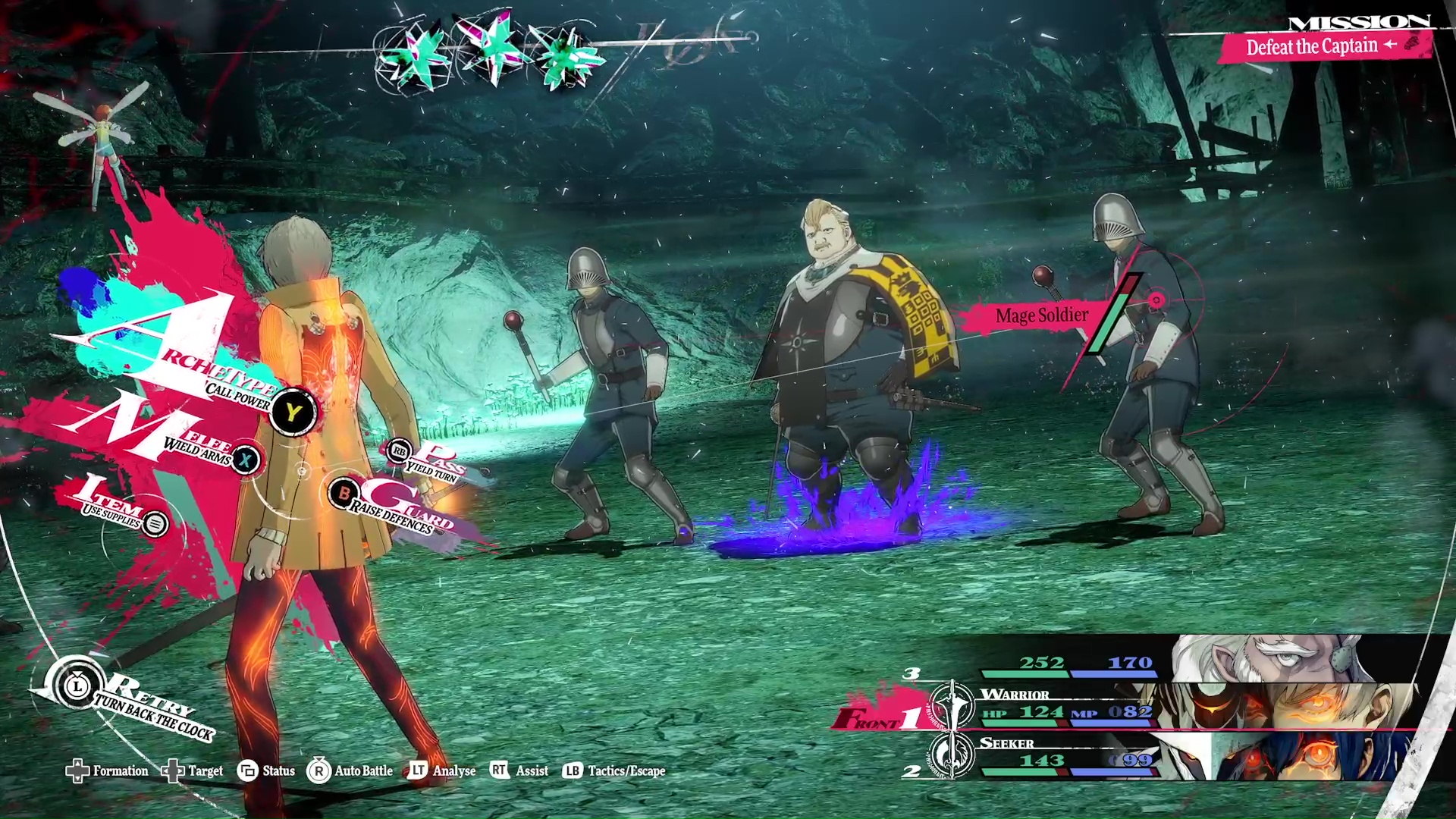Open the Status screen
The height and width of the screenshot is (819, 1456).
(266, 771)
